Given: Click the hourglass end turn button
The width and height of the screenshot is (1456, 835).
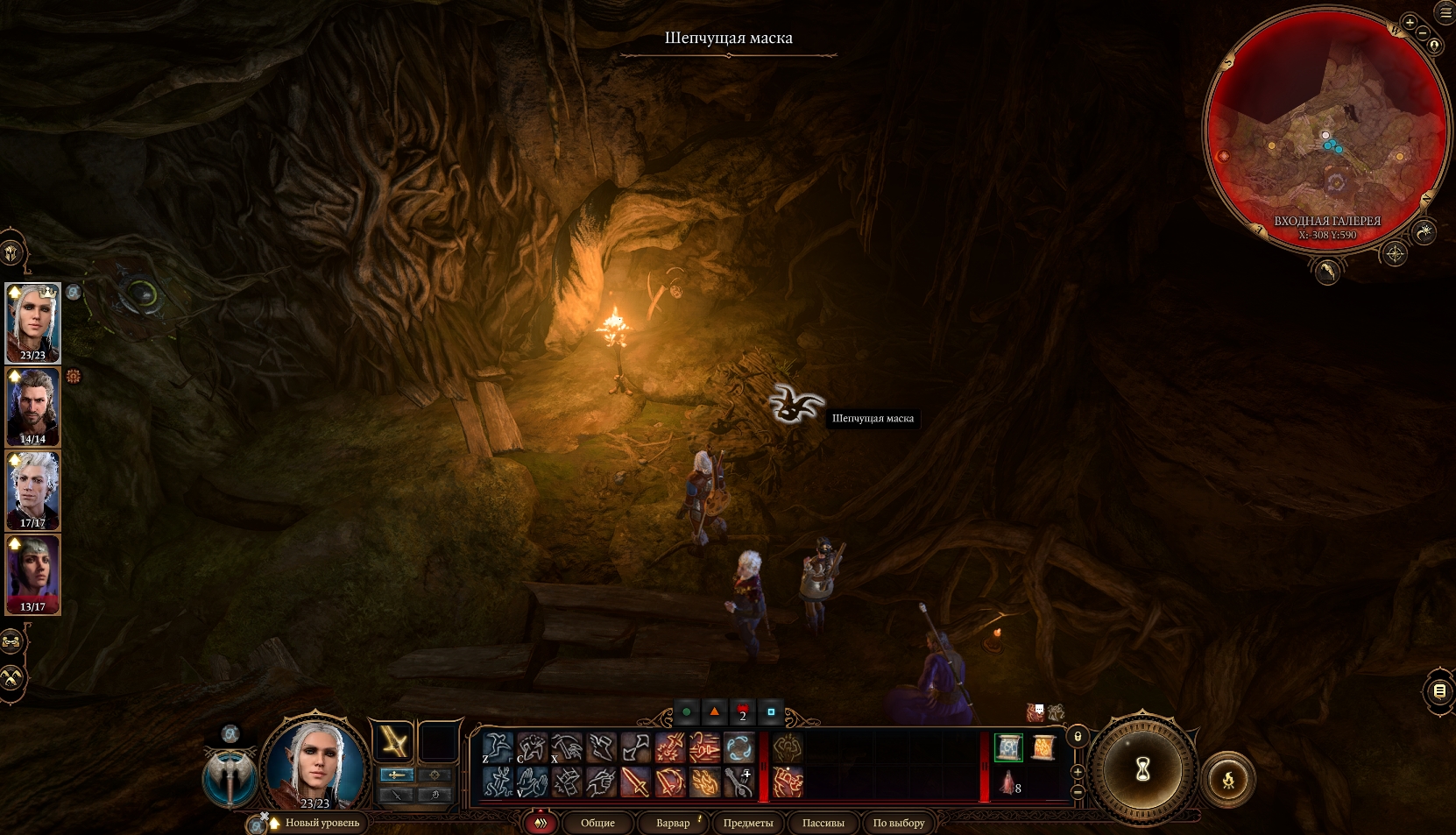Looking at the screenshot, I should click(x=1142, y=770).
